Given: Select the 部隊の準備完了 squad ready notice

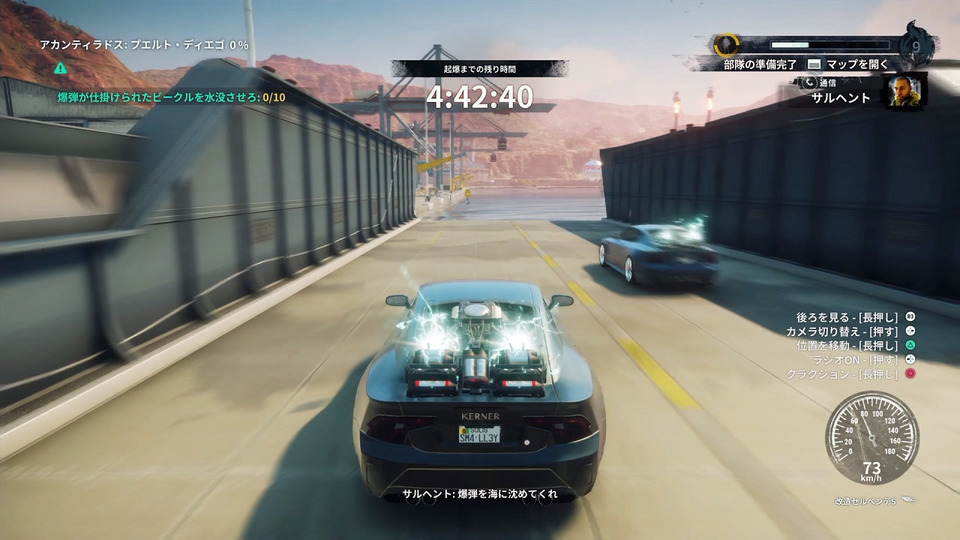Looking at the screenshot, I should pos(760,65).
